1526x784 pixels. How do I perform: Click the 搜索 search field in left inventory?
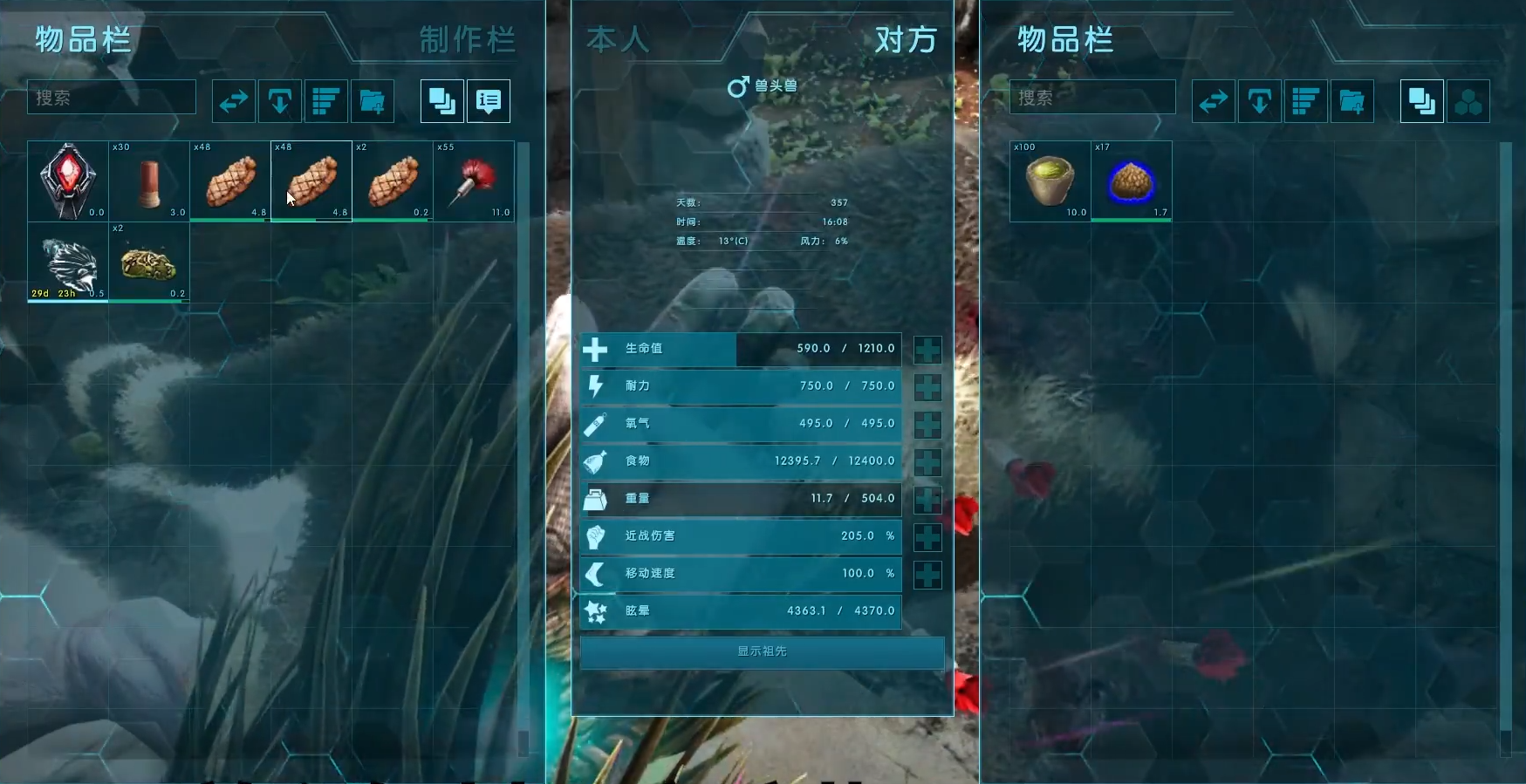coord(111,98)
